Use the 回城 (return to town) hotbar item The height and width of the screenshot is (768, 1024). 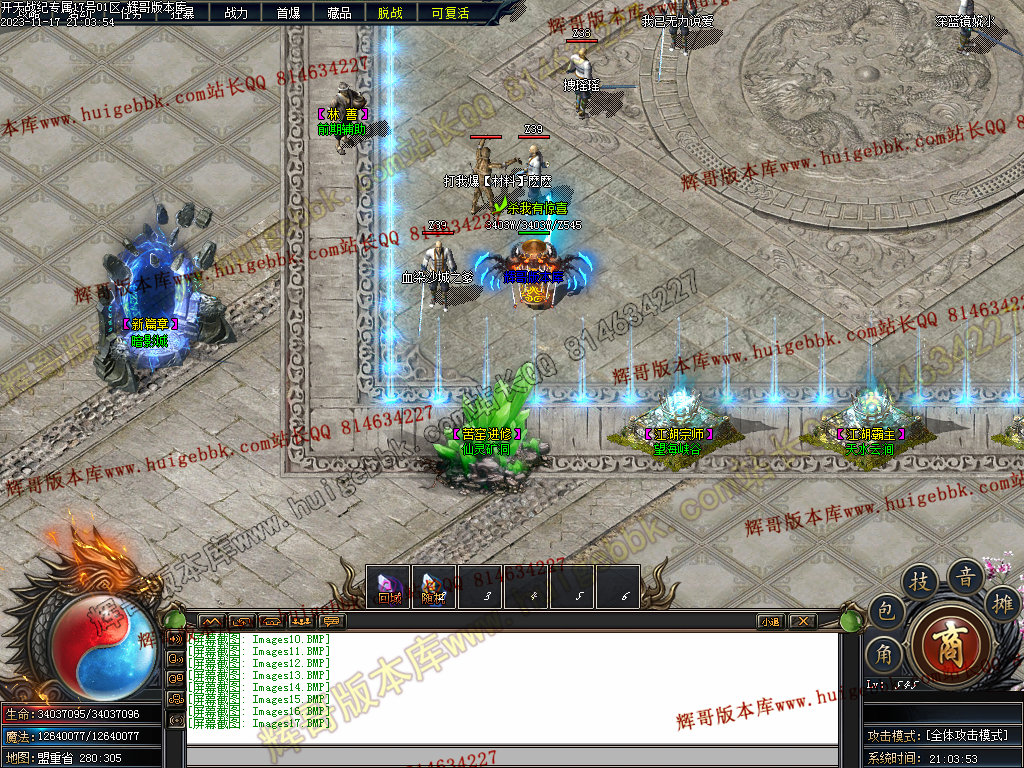coord(389,587)
